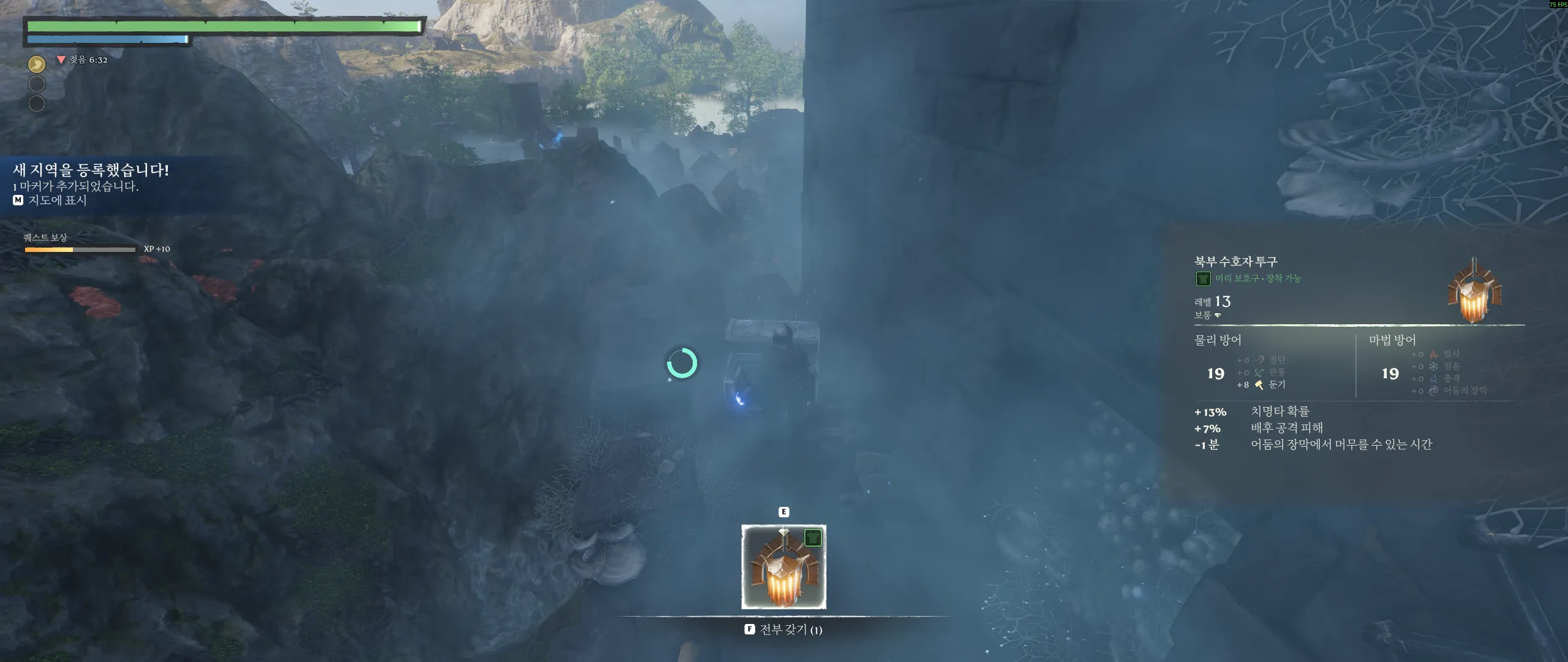This screenshot has height=662, width=1568.
Task: Select the looted guardian helmet slot
Action: coord(783,567)
